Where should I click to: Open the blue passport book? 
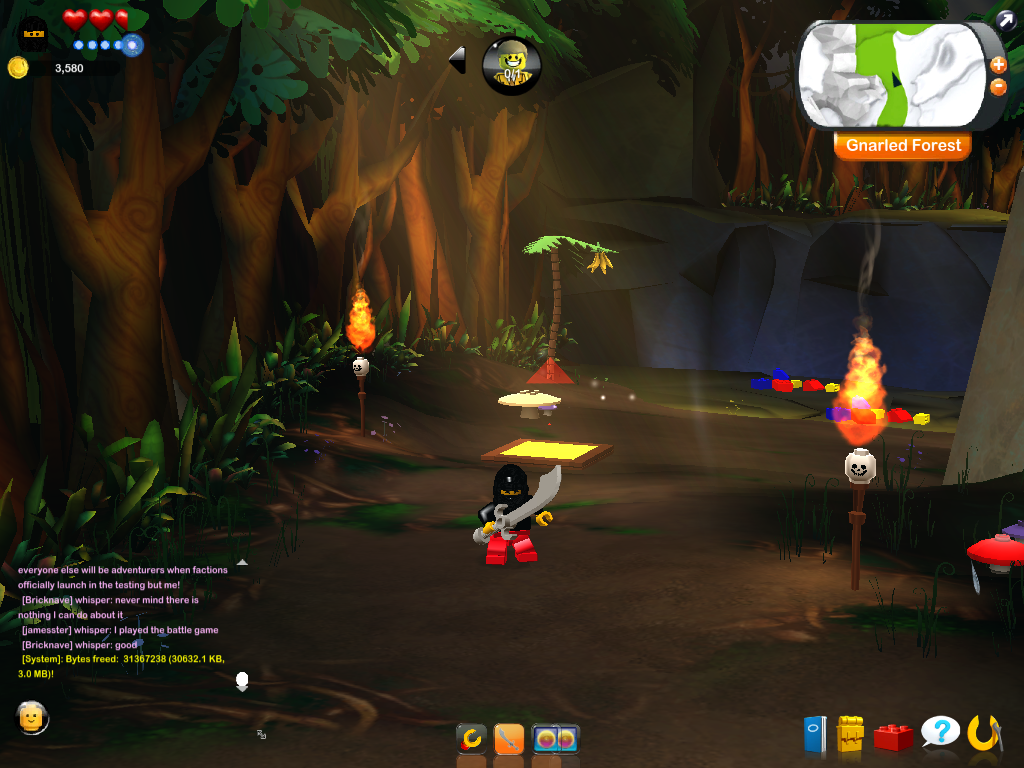815,734
